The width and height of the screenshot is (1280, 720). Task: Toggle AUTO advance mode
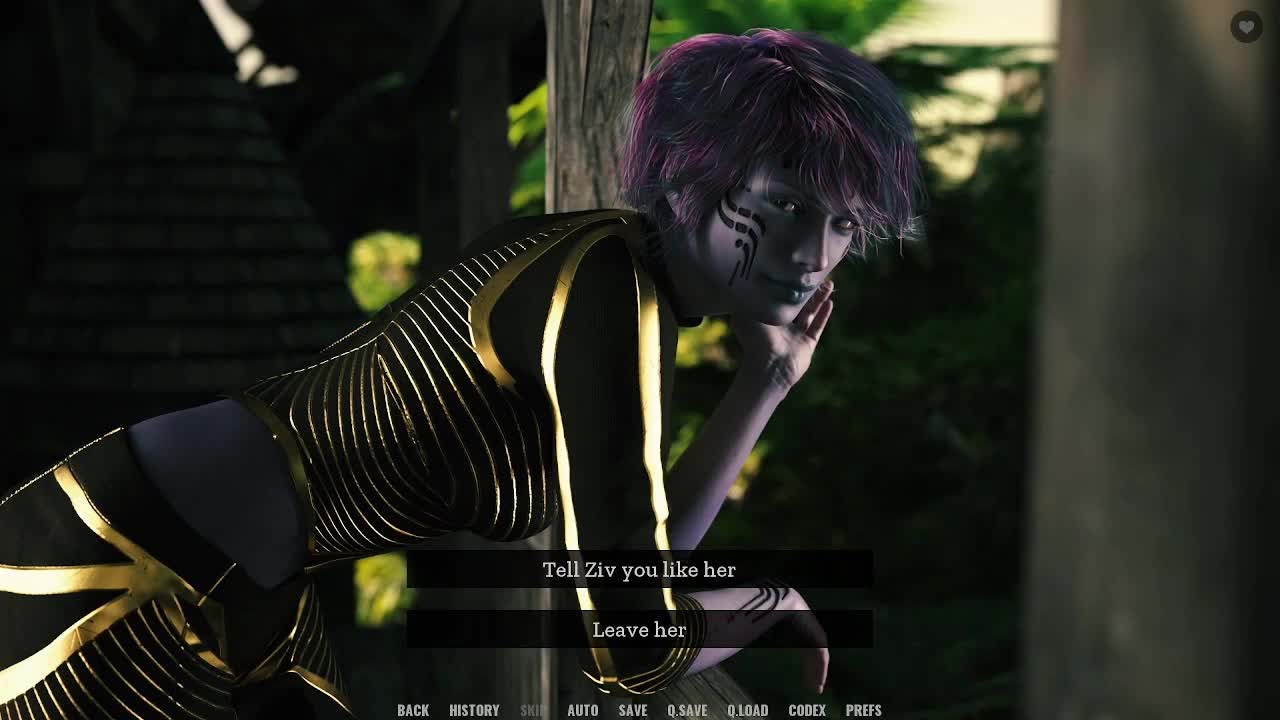coord(583,710)
